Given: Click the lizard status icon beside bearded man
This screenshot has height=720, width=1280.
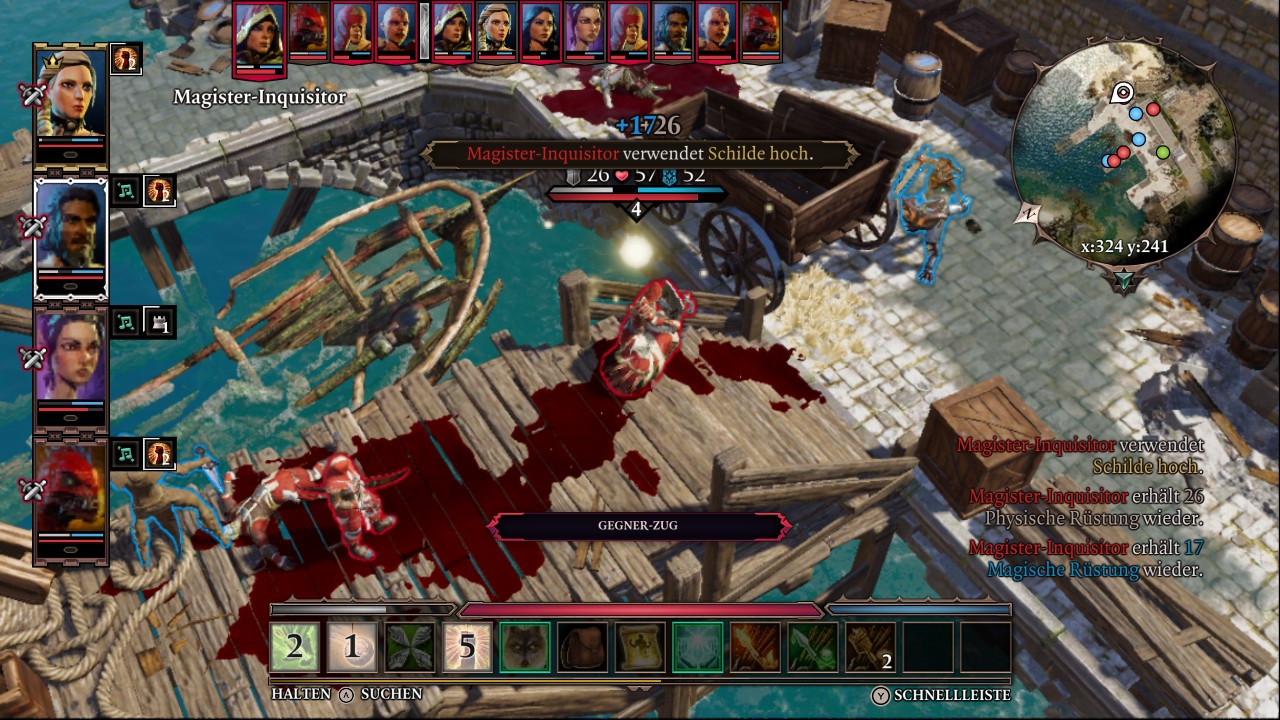Looking at the screenshot, I should 159,190.
